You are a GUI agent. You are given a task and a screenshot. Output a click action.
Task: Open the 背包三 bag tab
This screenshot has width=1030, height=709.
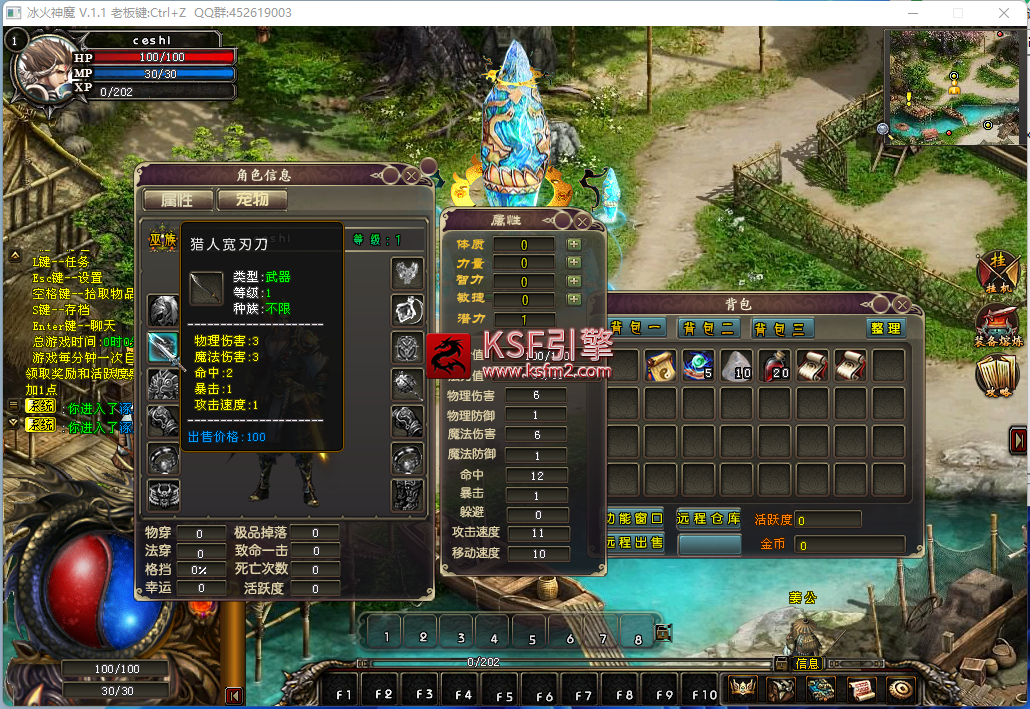click(x=783, y=328)
